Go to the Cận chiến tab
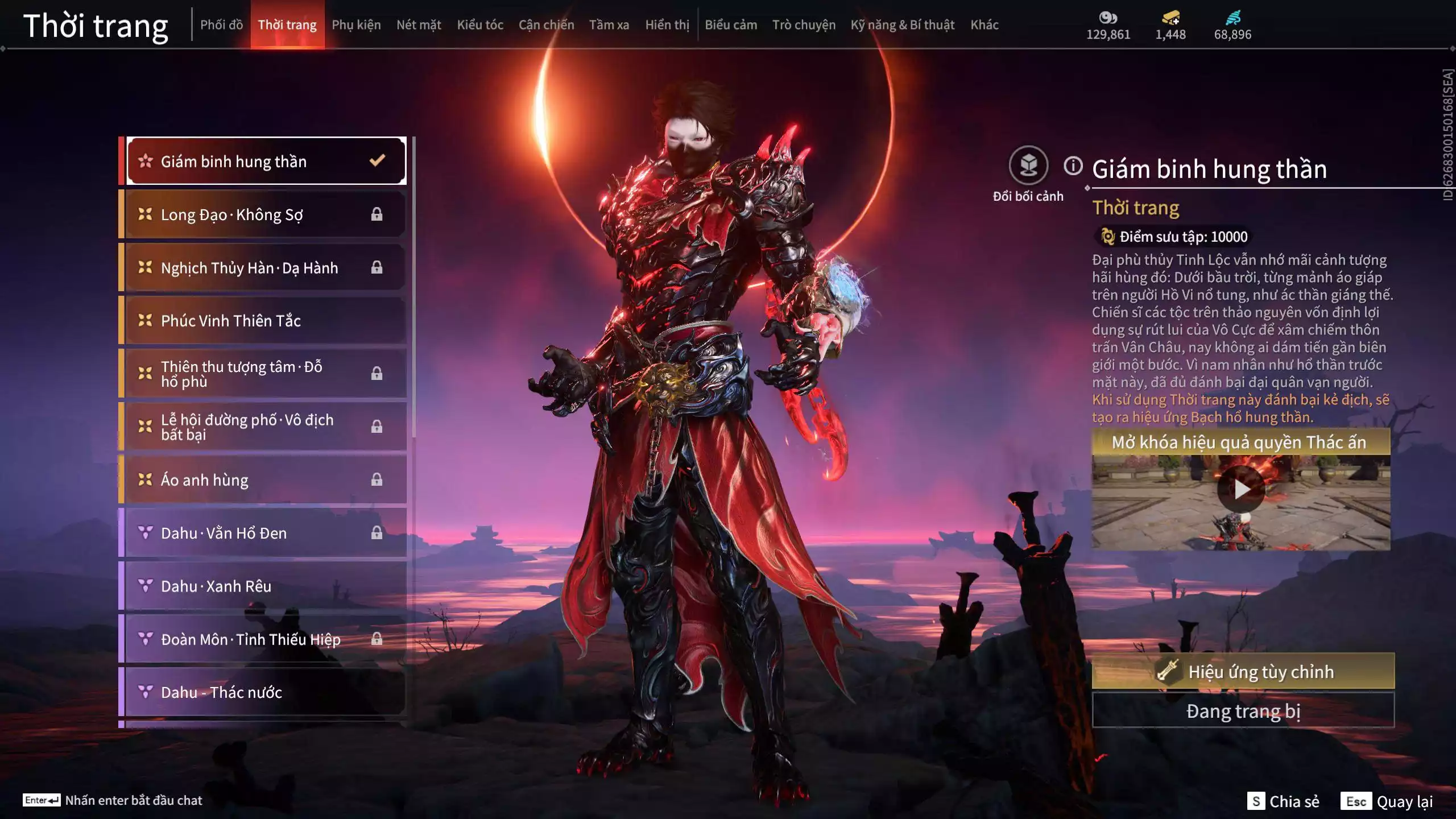Image resolution: width=1456 pixels, height=819 pixels. [546, 25]
